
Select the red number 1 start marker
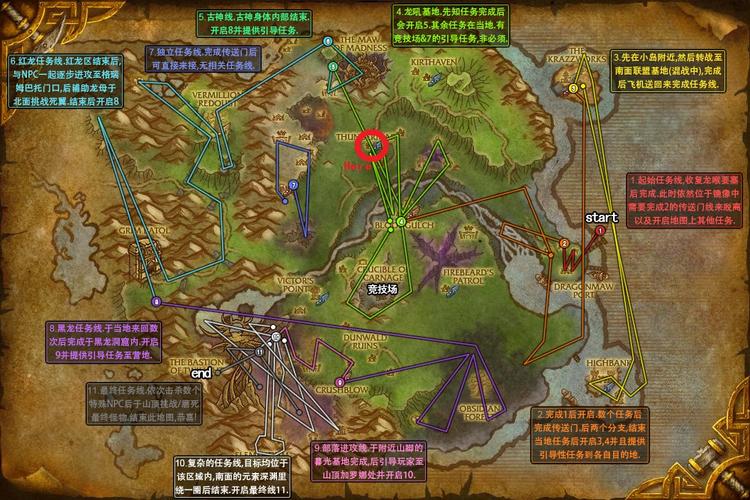click(x=600, y=229)
